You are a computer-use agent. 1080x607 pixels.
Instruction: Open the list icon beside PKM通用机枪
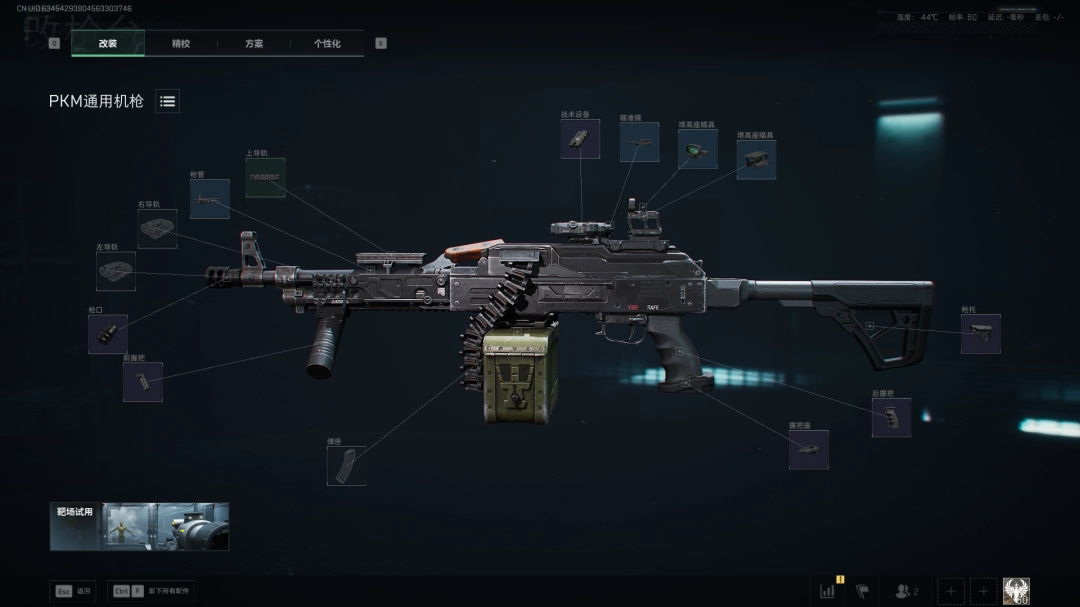coord(167,101)
